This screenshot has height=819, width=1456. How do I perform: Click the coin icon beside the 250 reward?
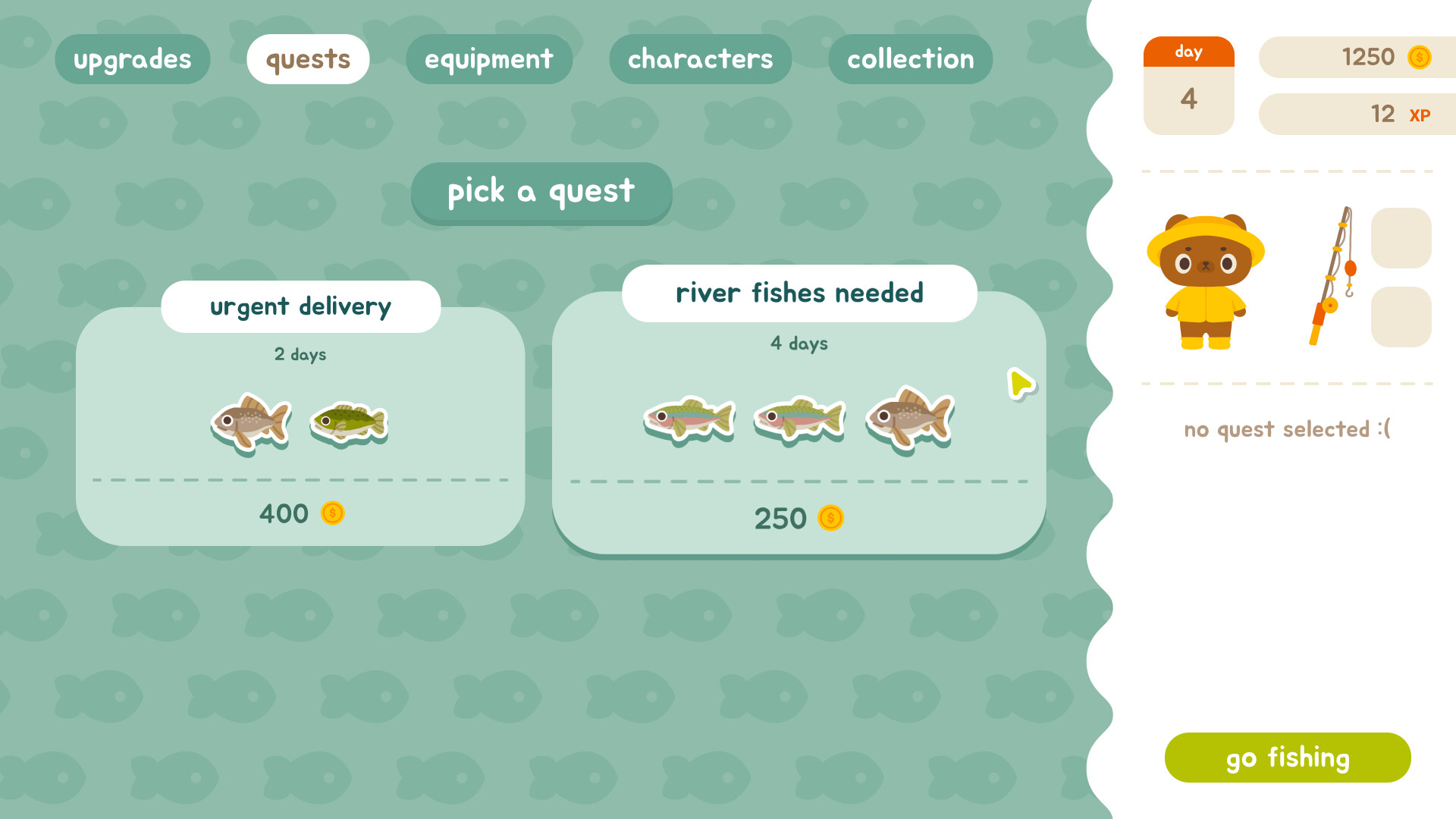(831, 519)
